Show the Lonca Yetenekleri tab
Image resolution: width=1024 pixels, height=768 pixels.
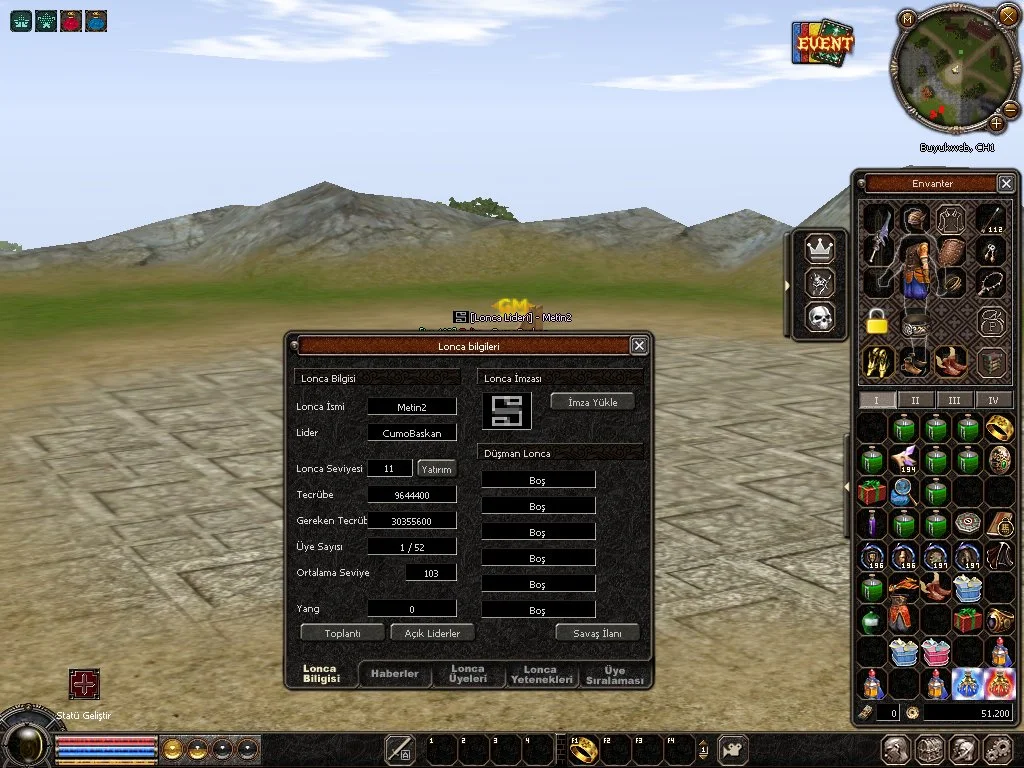click(541, 674)
